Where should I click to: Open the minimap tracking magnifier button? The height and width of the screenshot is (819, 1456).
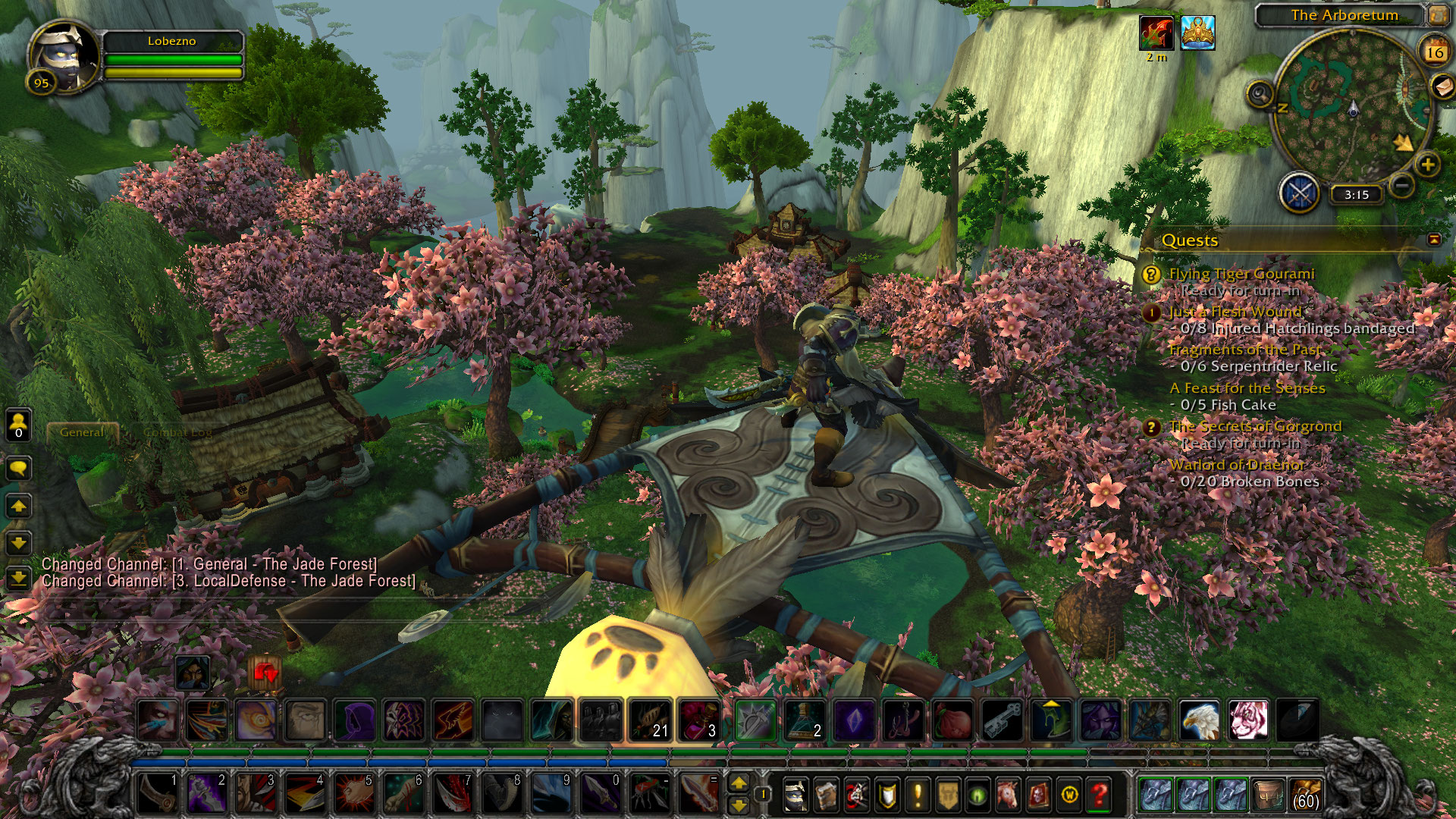tap(1260, 95)
